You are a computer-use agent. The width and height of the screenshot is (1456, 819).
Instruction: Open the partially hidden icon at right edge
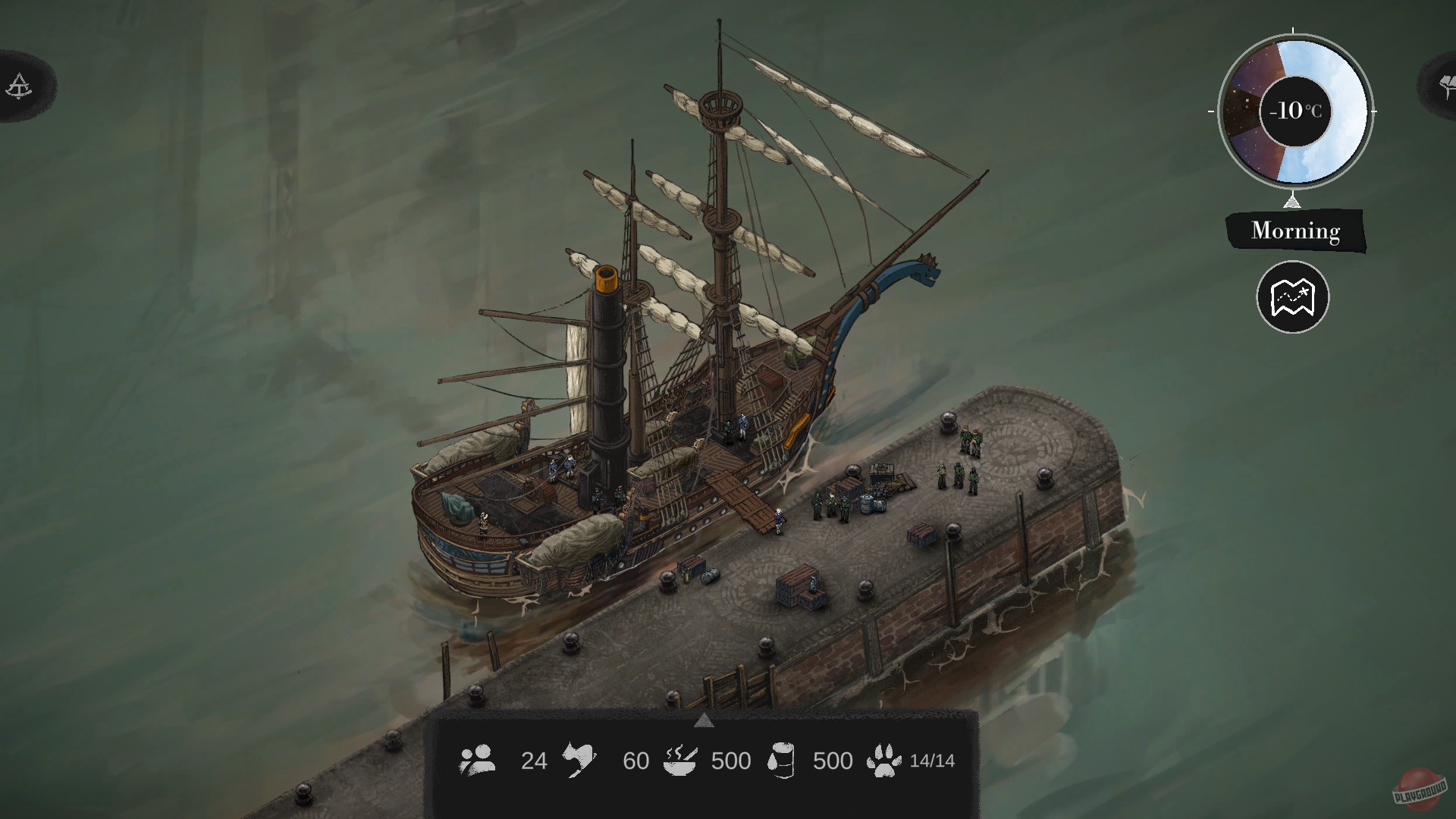point(1442,83)
